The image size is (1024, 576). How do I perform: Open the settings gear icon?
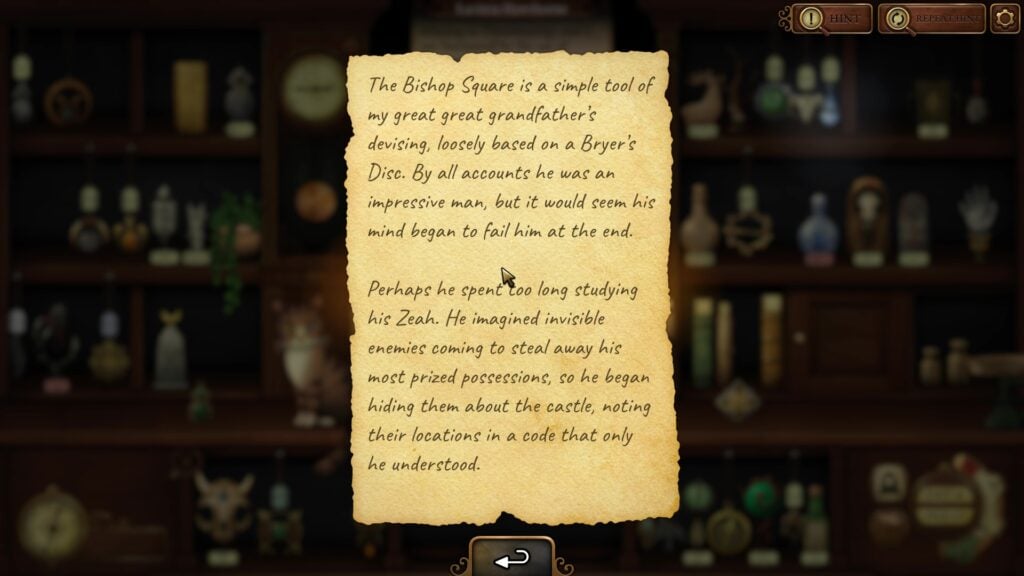click(x=1004, y=18)
